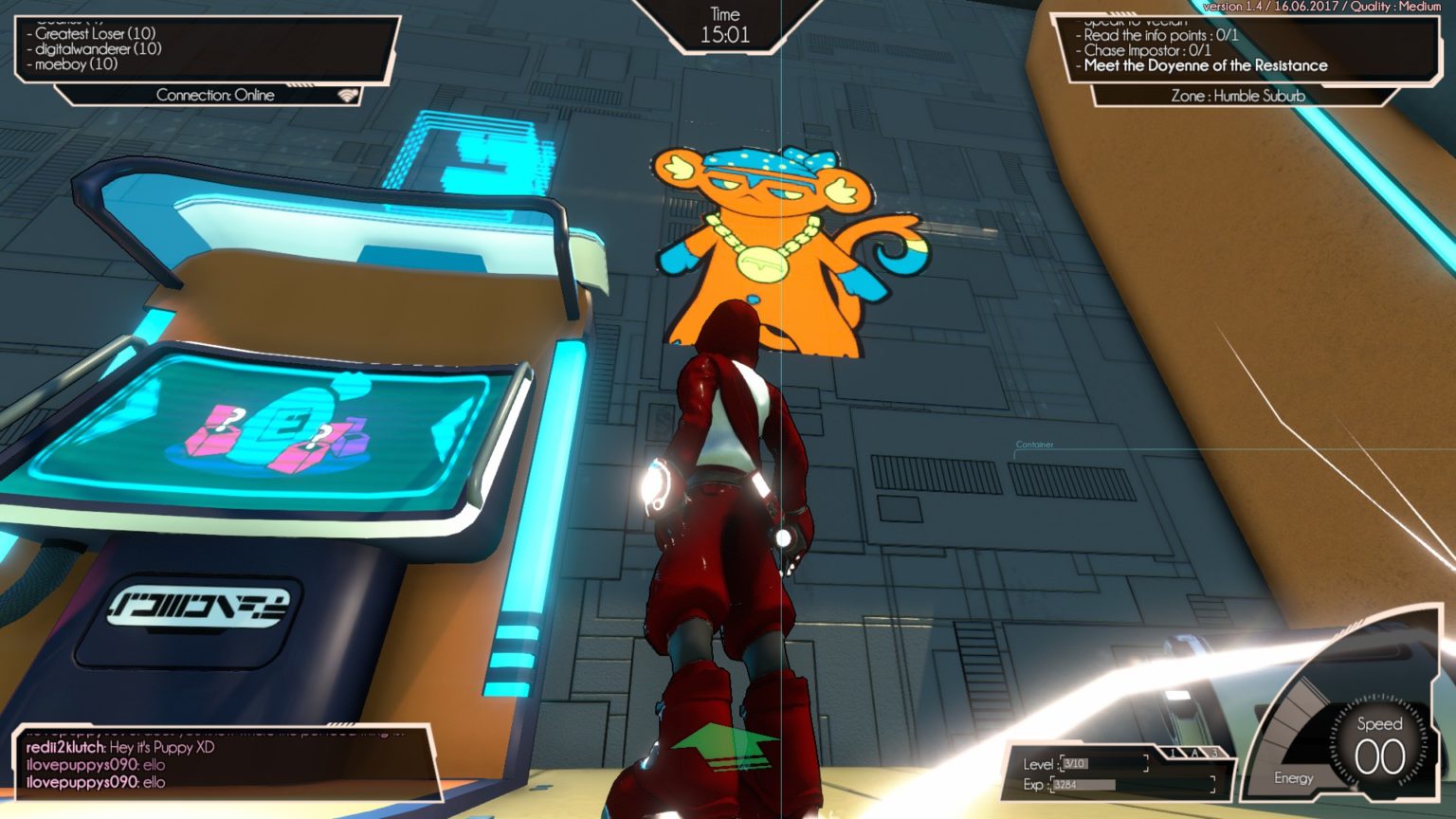The image size is (1456, 819).
Task: Pick 'moeboy' from the player list
Action: (x=76, y=64)
